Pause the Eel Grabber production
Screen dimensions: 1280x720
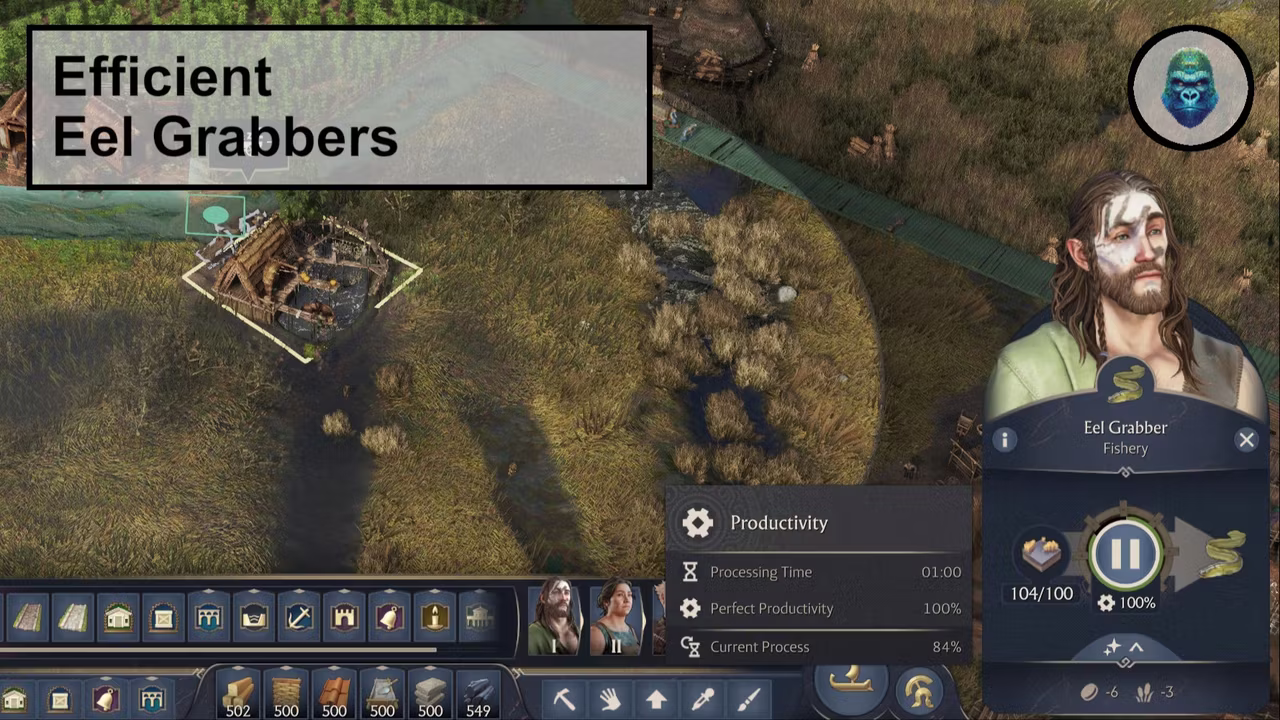coord(1125,553)
